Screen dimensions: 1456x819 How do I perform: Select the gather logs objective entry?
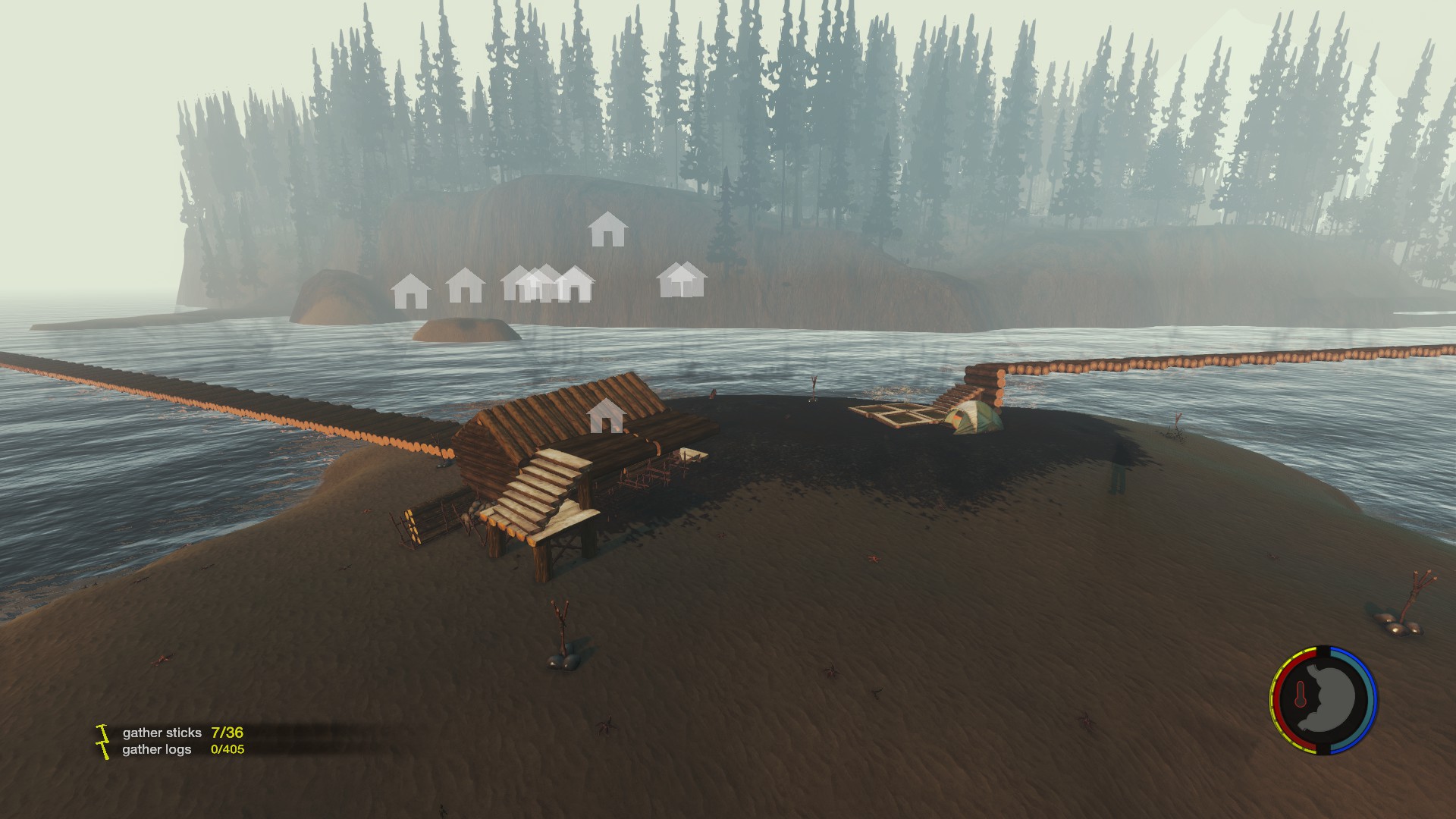182,749
